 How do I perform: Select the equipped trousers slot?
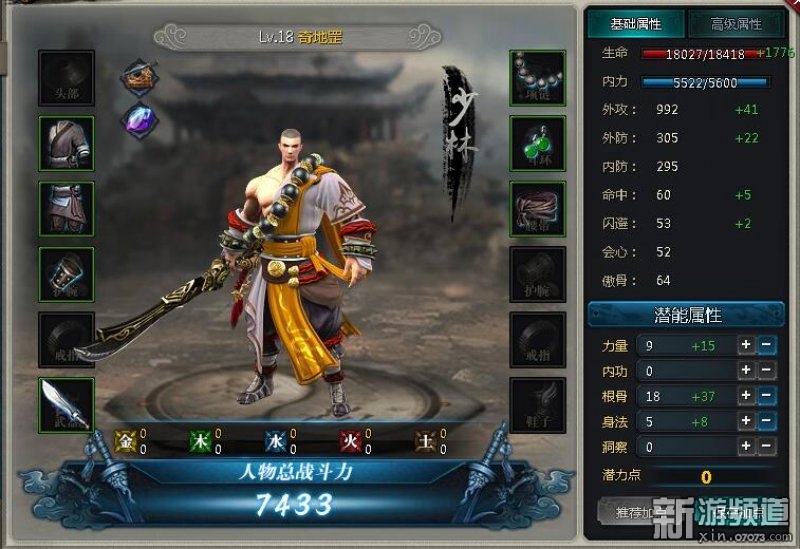pyautogui.click(x=67, y=208)
